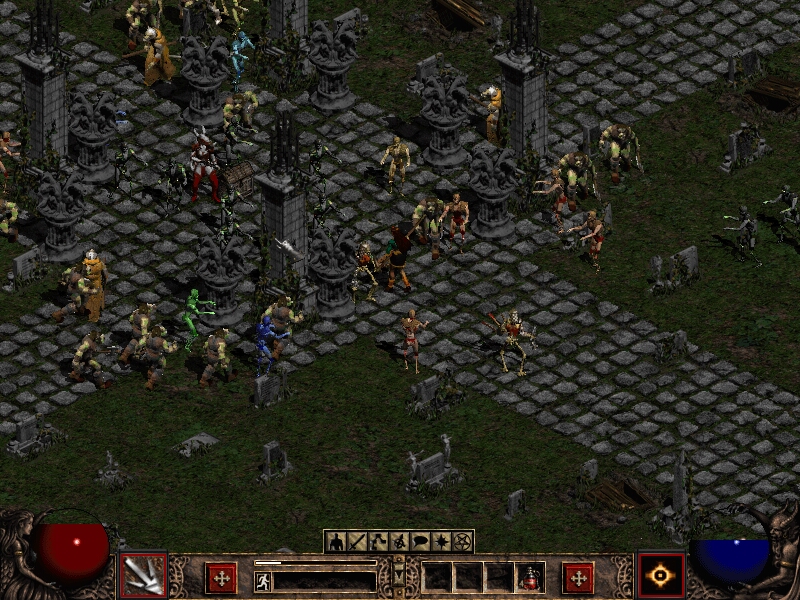Use the red potion in the belt
The width and height of the screenshot is (800, 600).
click(527, 578)
